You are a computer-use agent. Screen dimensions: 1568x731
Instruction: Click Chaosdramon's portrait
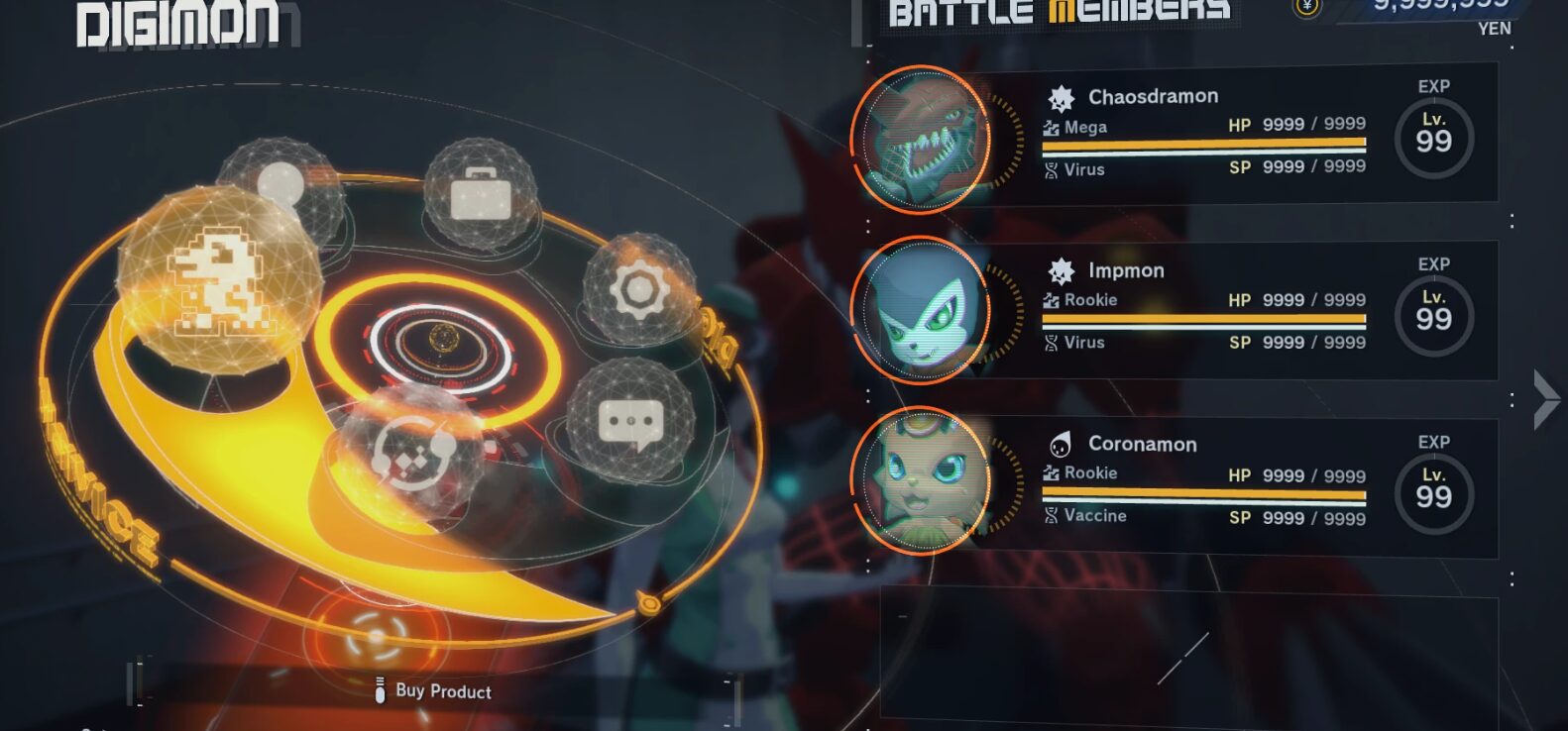[923, 139]
